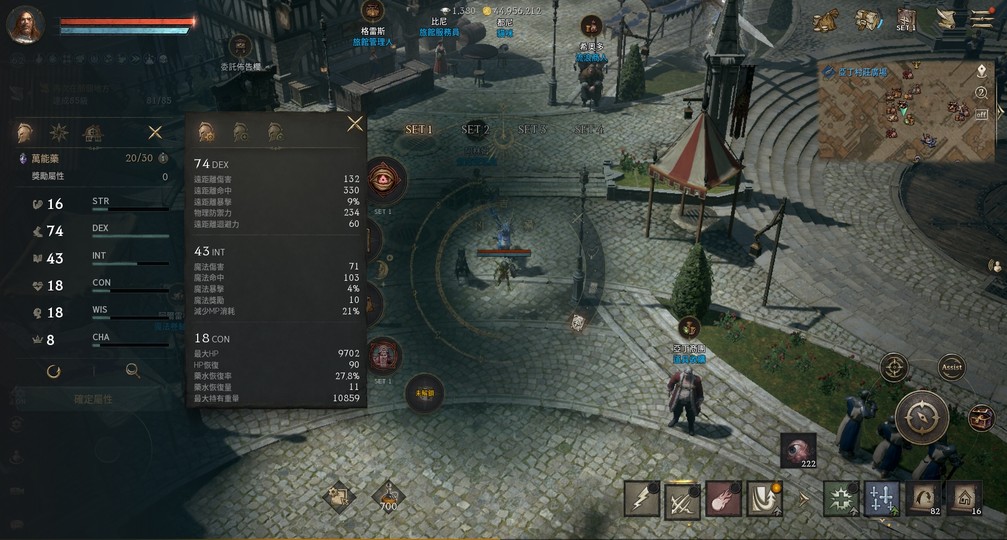The width and height of the screenshot is (1007, 540).
Task: Close the attribute points panel
Action: pyautogui.click(x=155, y=132)
